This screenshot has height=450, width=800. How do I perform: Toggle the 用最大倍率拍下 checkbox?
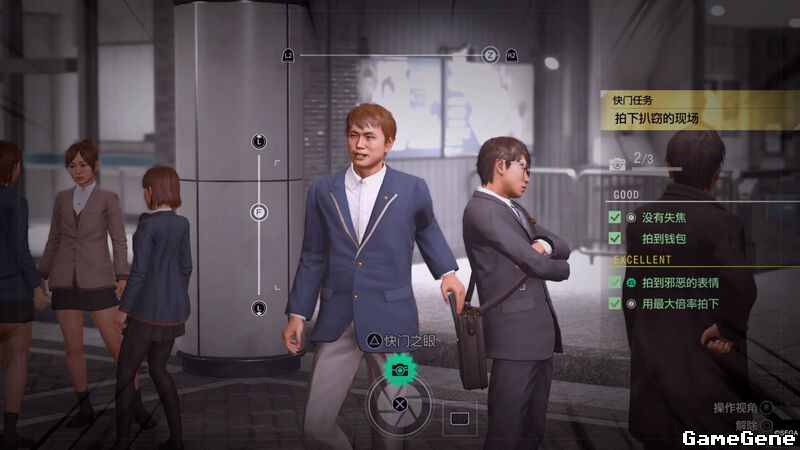615,303
